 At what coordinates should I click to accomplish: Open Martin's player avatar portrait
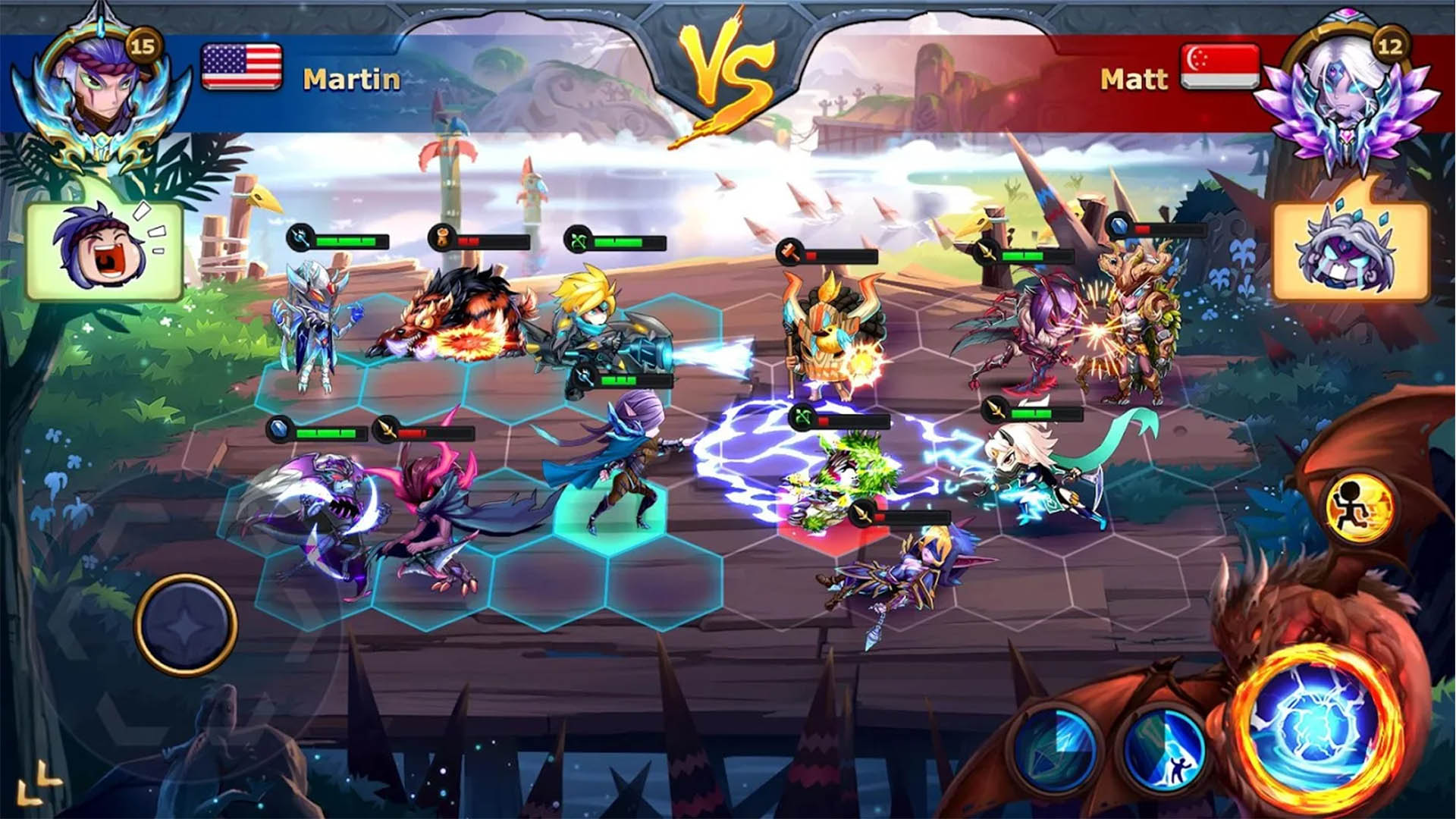102,85
